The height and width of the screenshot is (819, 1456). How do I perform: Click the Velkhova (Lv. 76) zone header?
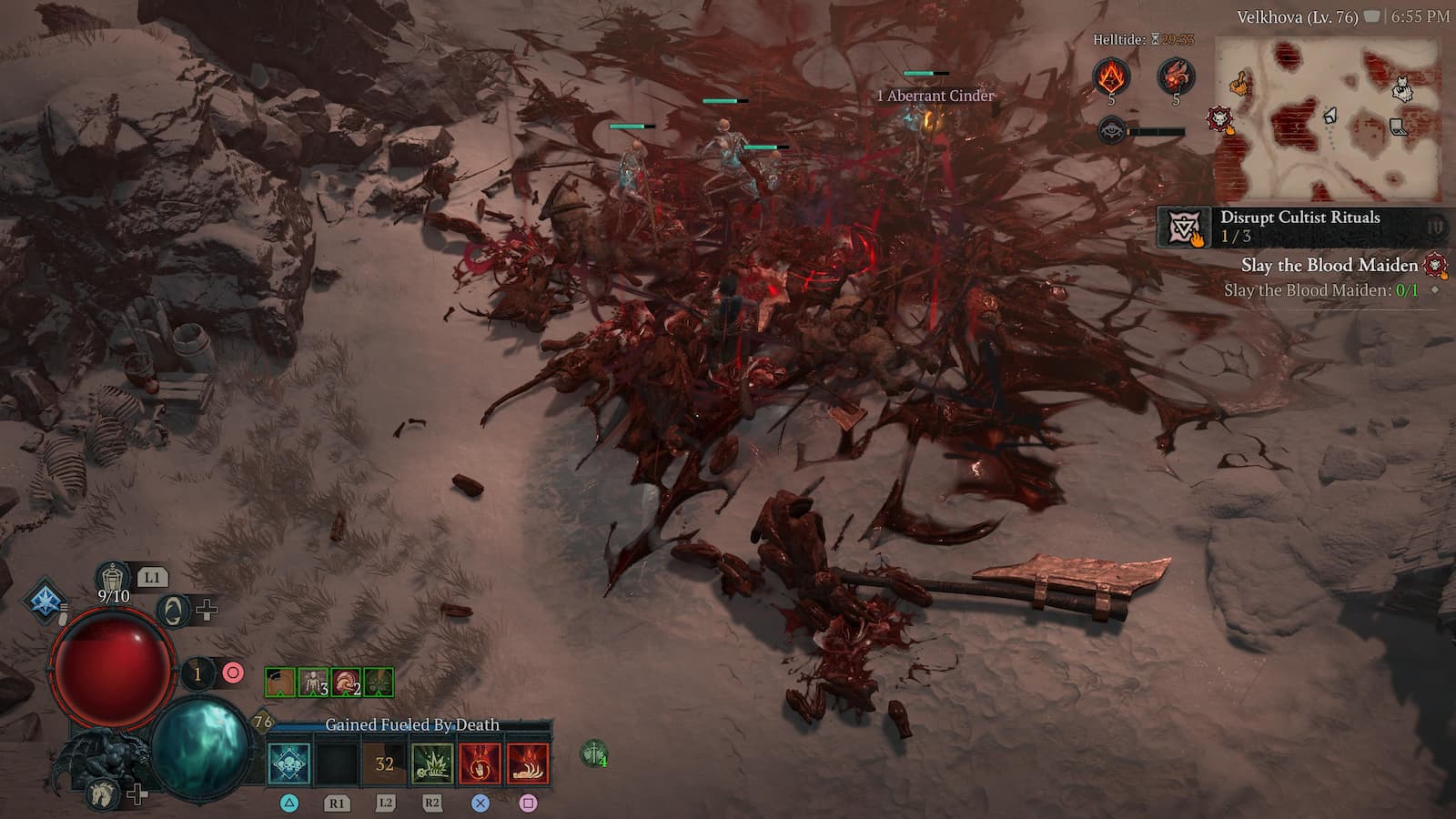(x=1297, y=15)
